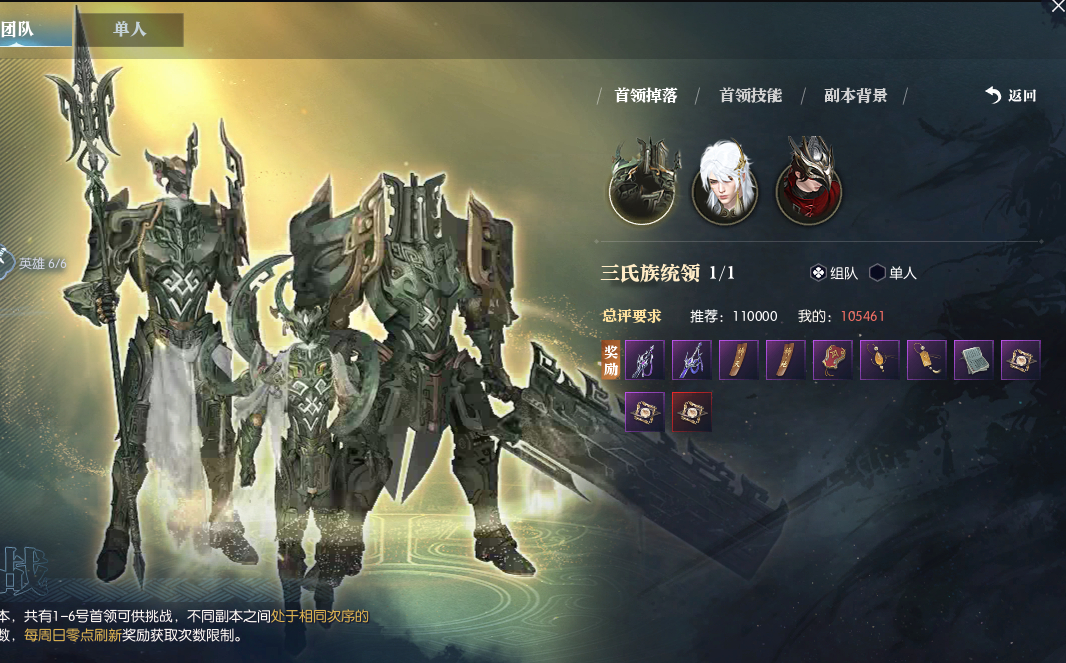The height and width of the screenshot is (663, 1066).
Task: Open the 首领掉落 boss drops section
Action: pos(645,96)
